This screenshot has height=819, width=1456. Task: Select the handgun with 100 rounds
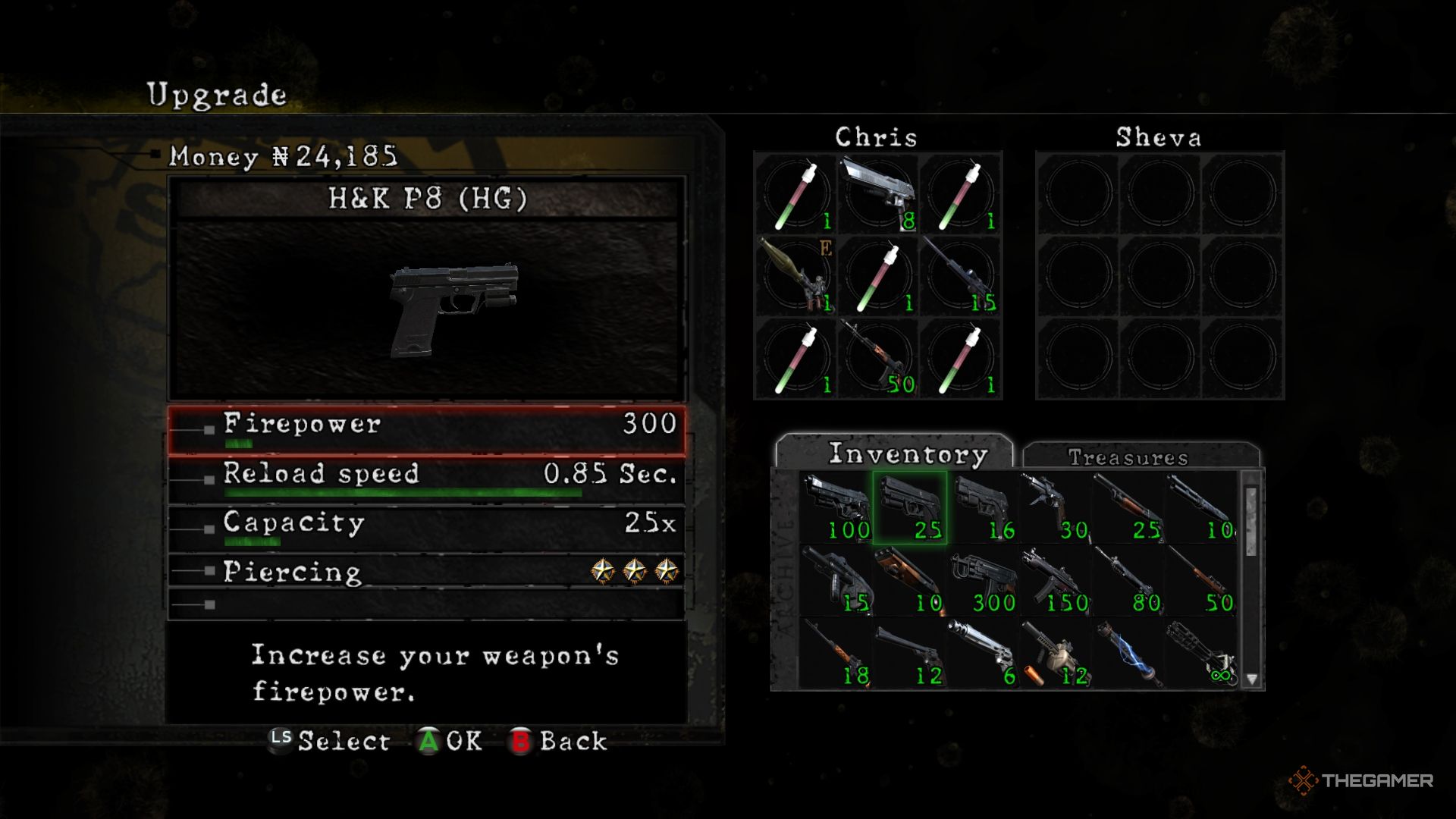tap(836, 507)
